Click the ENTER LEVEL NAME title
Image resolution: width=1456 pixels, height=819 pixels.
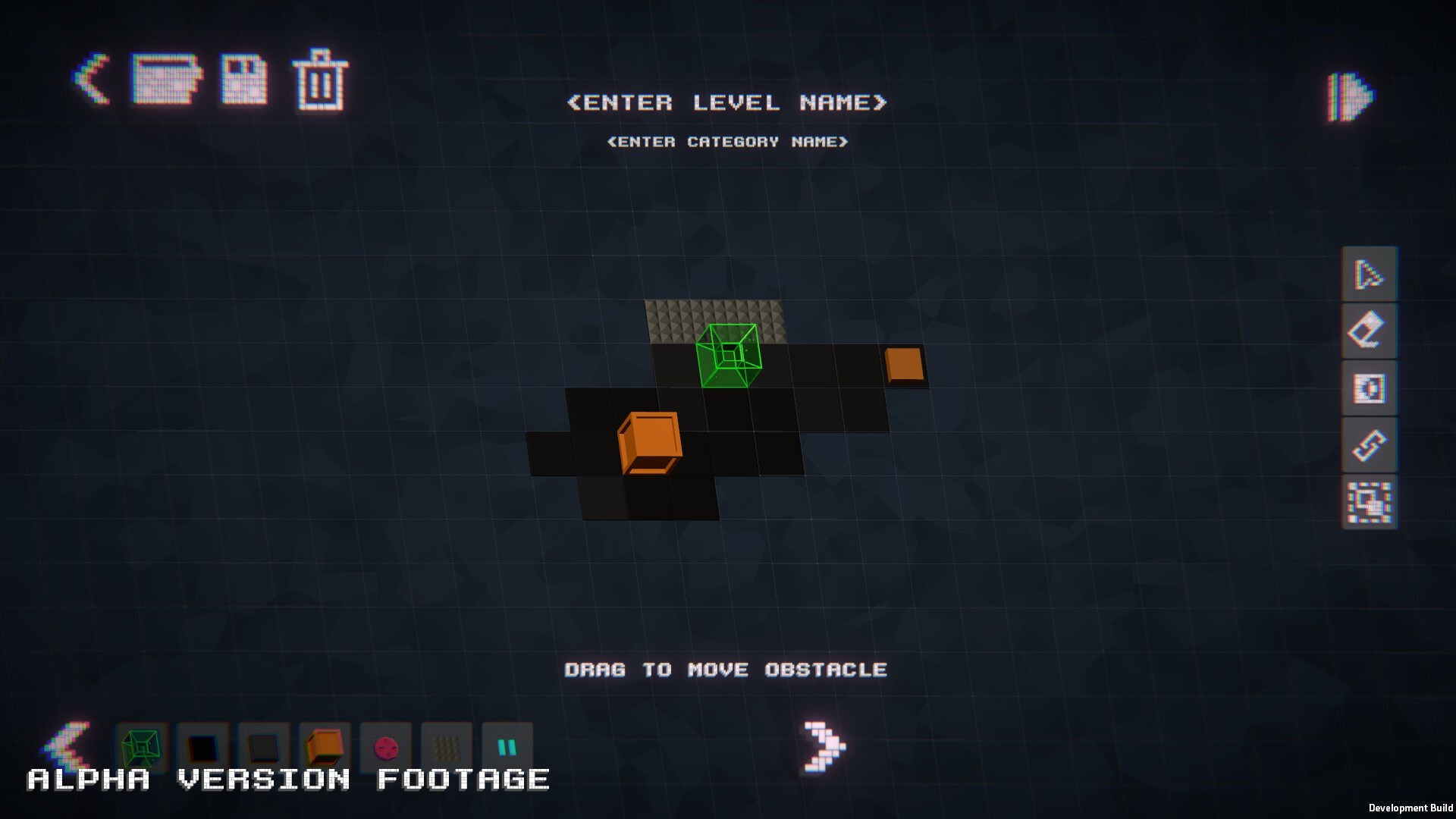pyautogui.click(x=728, y=103)
